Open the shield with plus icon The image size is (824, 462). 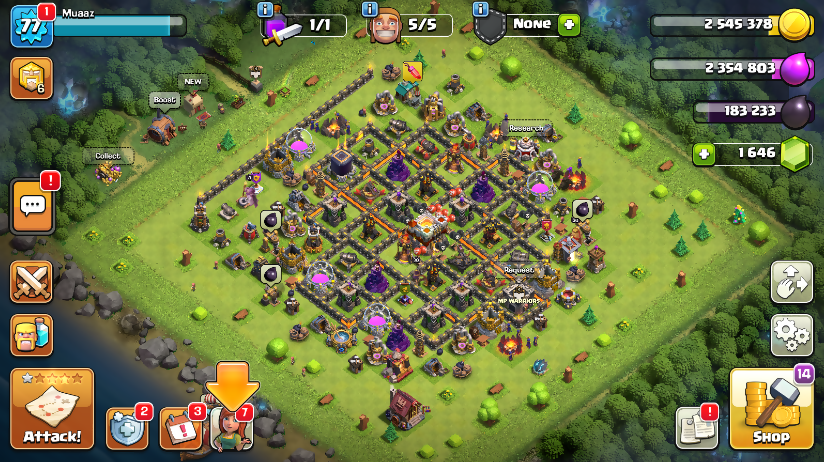tap(126, 428)
